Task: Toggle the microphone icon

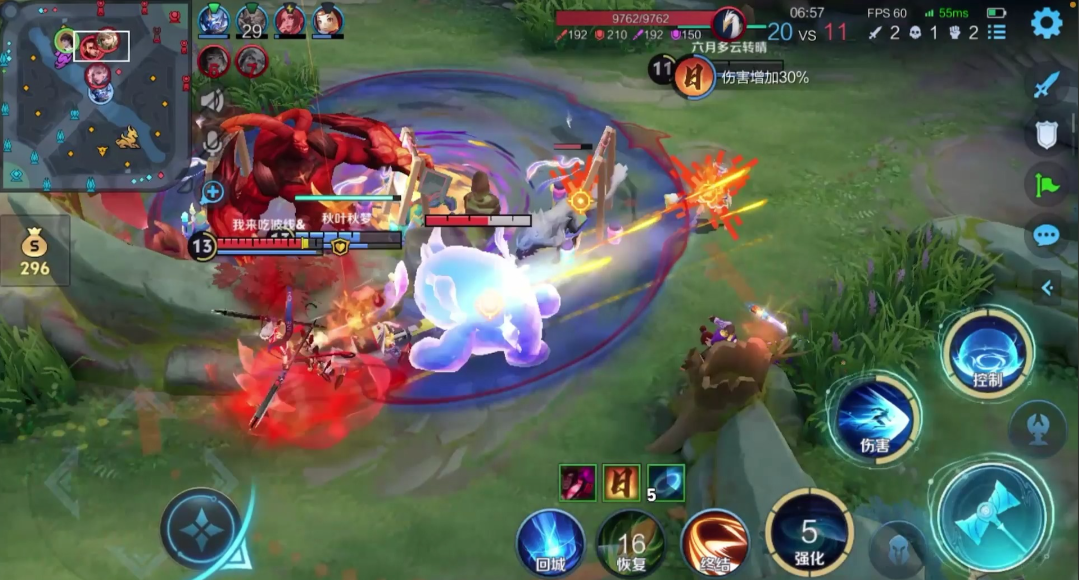Action: [x=212, y=143]
